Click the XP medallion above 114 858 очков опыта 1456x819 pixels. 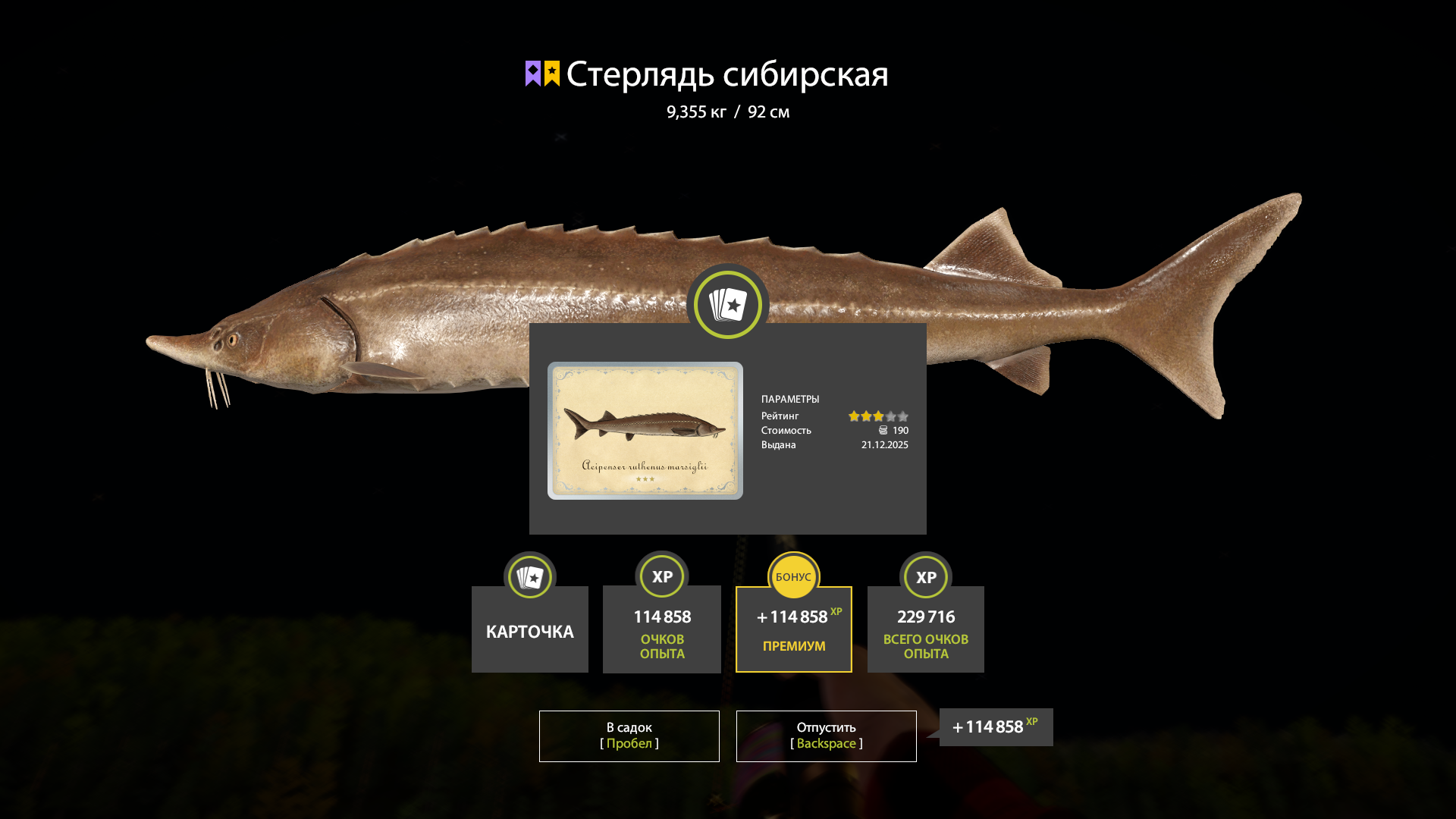pyautogui.click(x=661, y=576)
